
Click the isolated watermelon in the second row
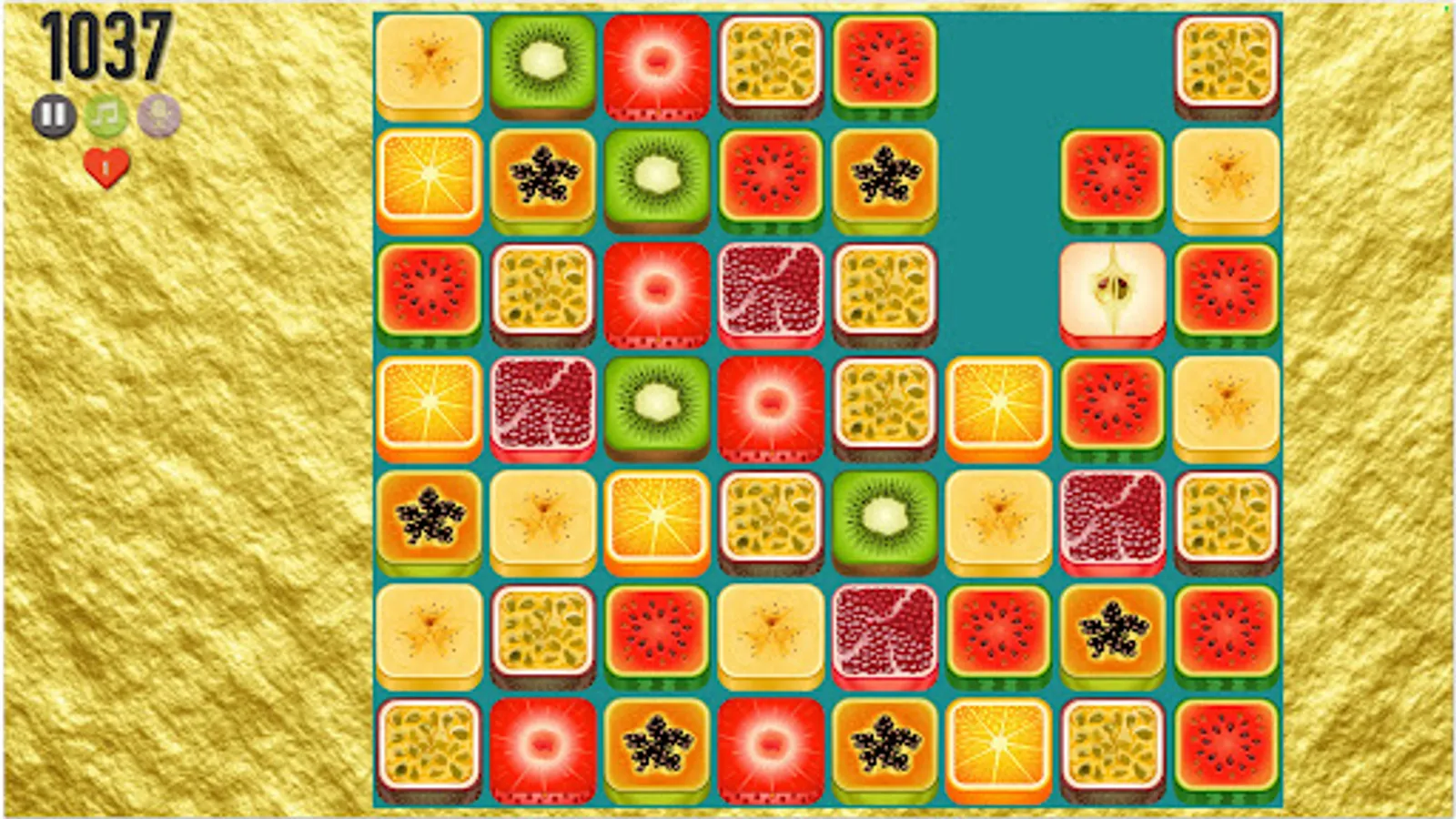(x=1110, y=177)
